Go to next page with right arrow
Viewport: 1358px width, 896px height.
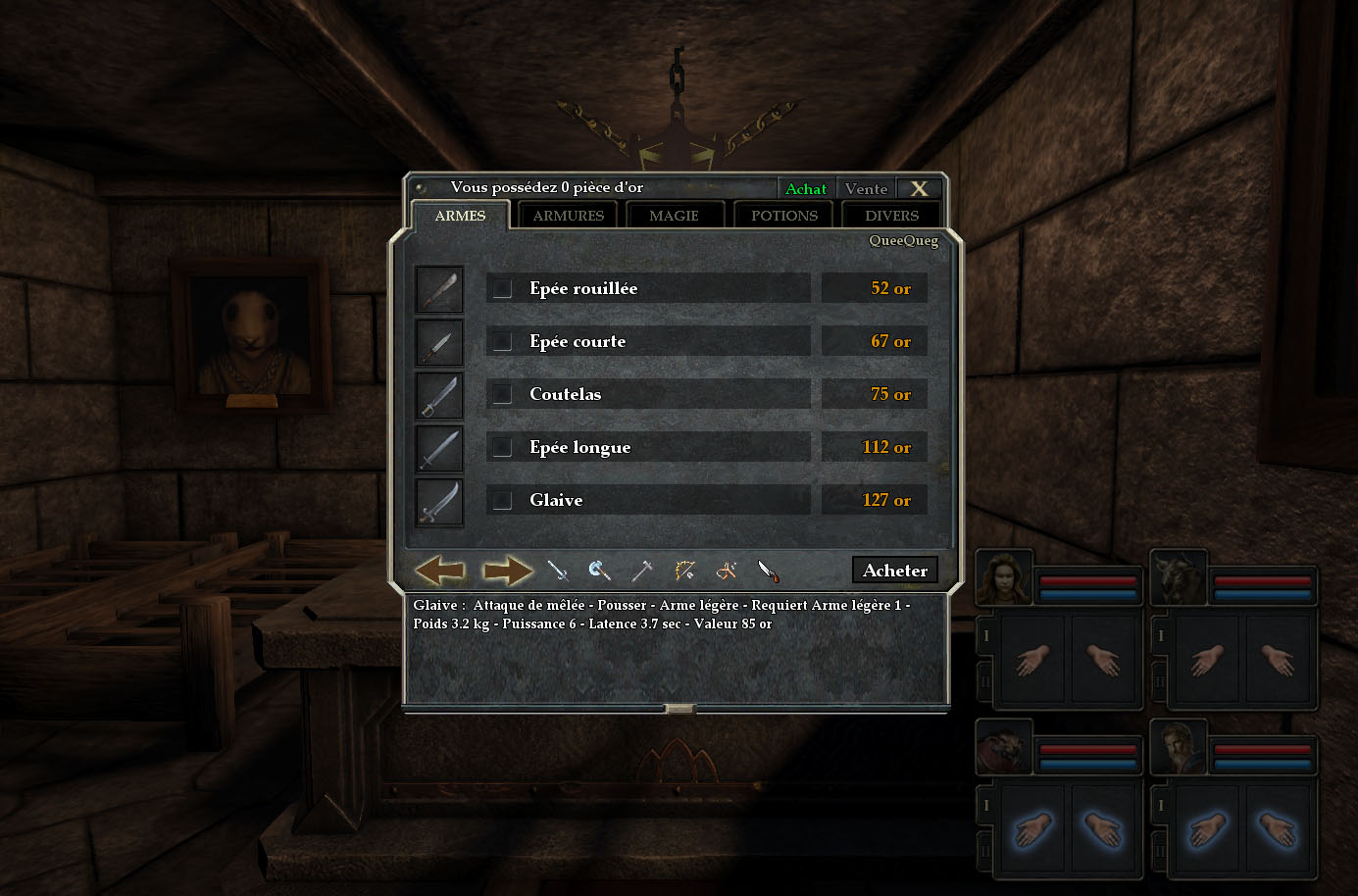coord(507,571)
